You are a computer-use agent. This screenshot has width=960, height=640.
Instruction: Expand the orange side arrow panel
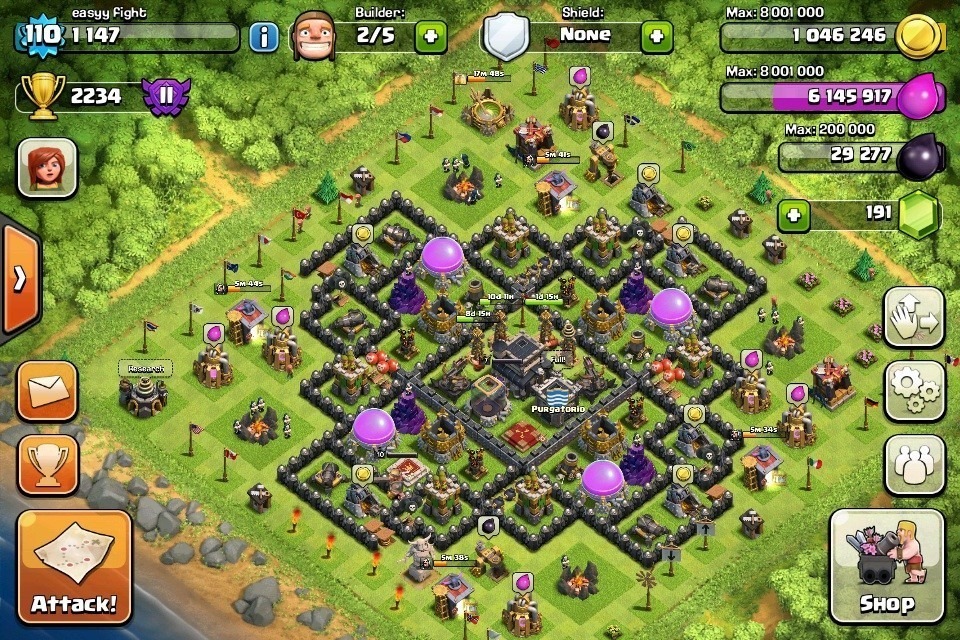pyautogui.click(x=18, y=279)
